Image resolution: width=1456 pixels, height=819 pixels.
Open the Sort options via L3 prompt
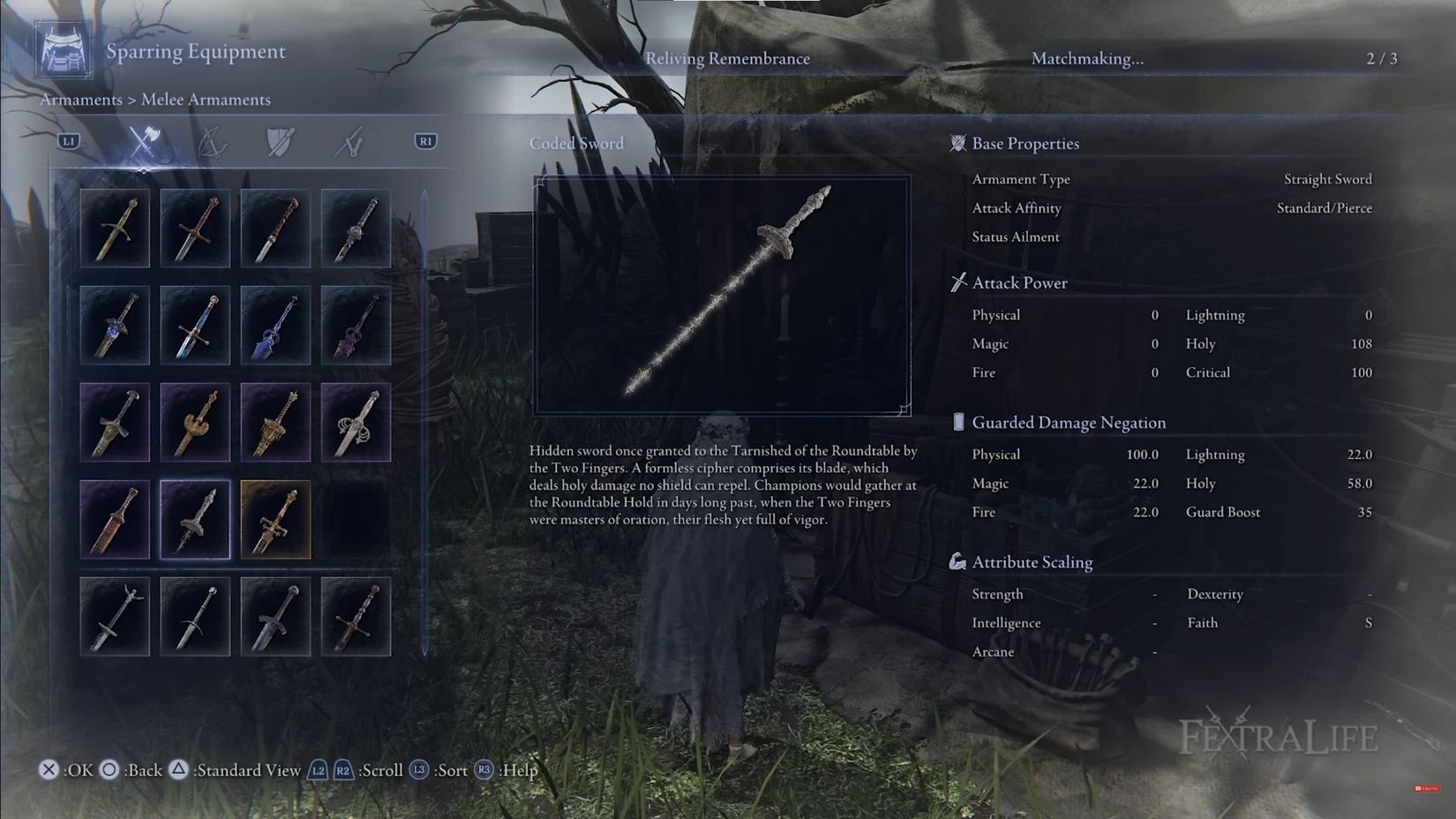coord(419,770)
